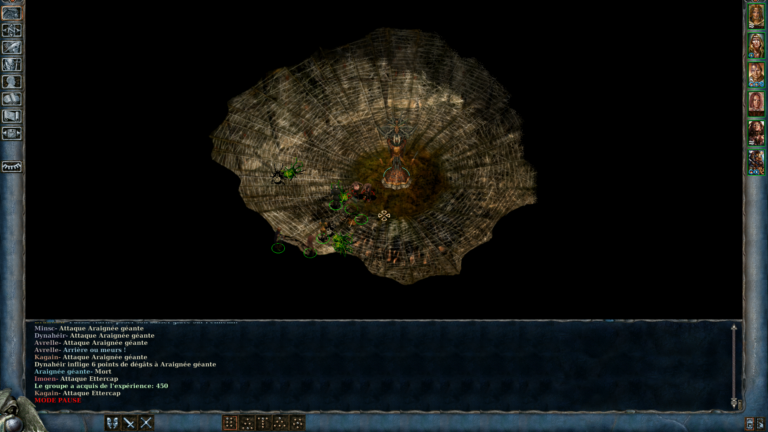Screen dimensions: 768x432
Task: Select the top blonde character portrait
Action: point(756,16)
